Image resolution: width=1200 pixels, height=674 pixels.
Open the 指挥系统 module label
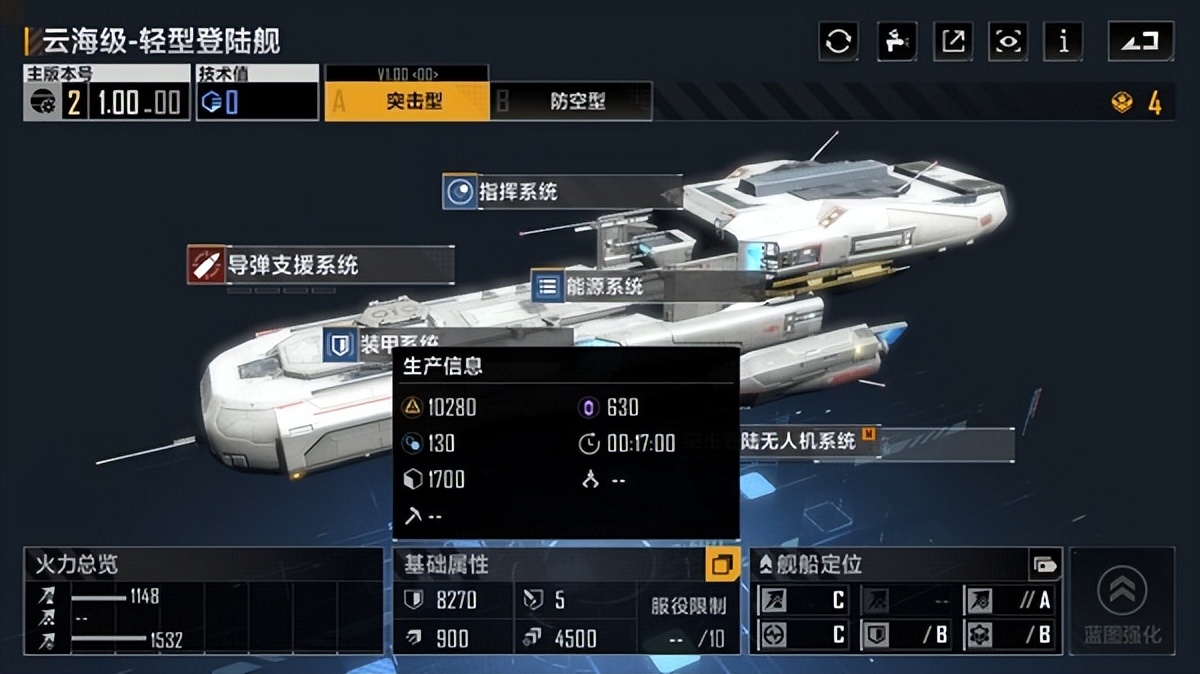click(516, 192)
